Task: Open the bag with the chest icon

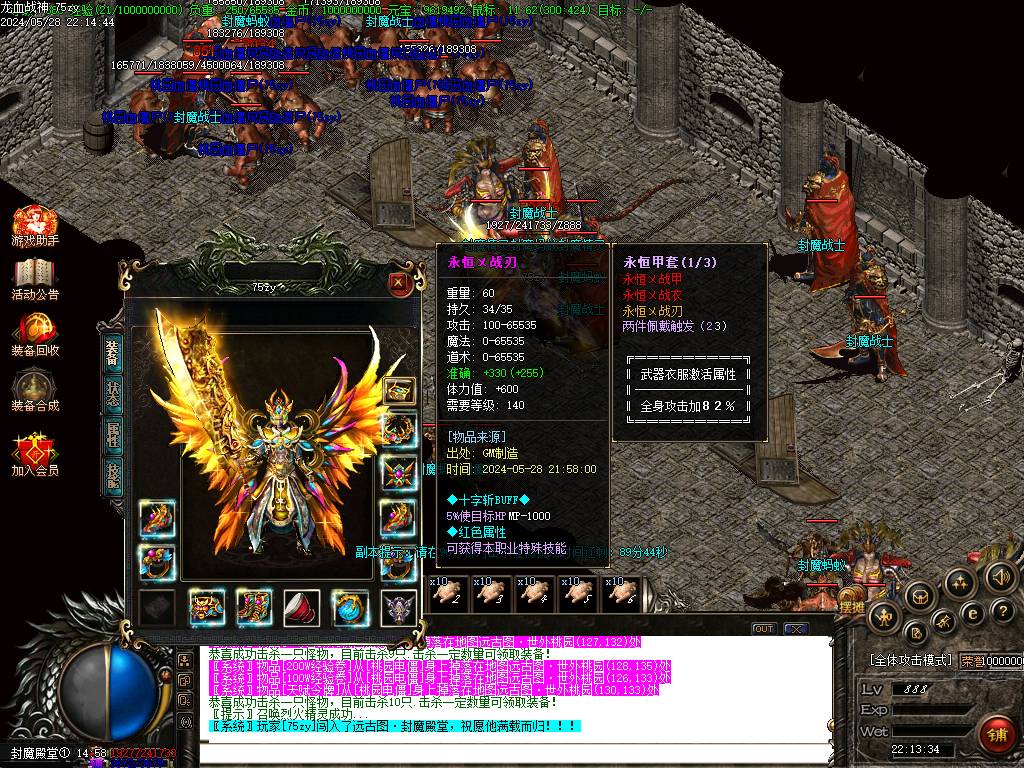Action: coord(919,597)
